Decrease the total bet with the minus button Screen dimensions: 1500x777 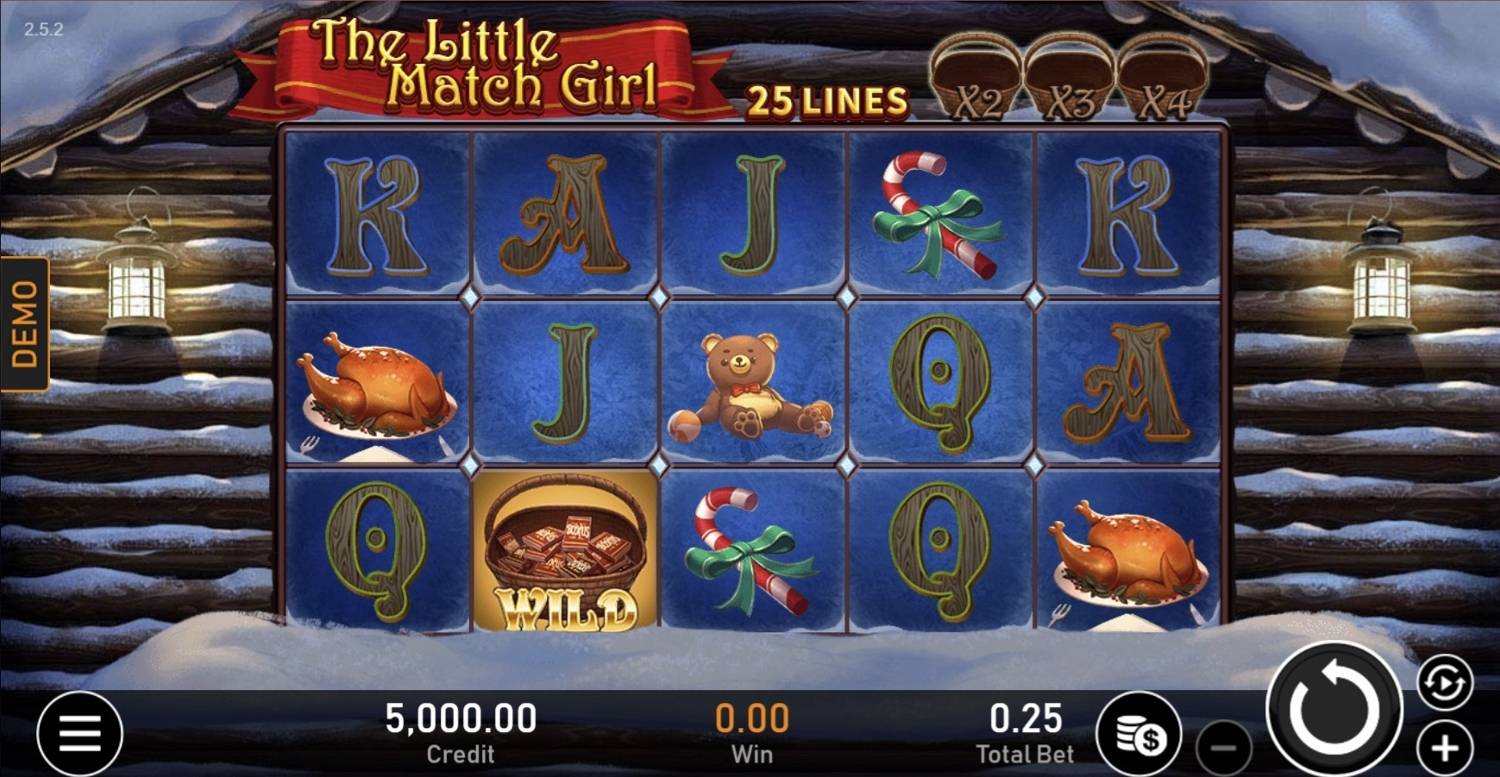(1224, 748)
